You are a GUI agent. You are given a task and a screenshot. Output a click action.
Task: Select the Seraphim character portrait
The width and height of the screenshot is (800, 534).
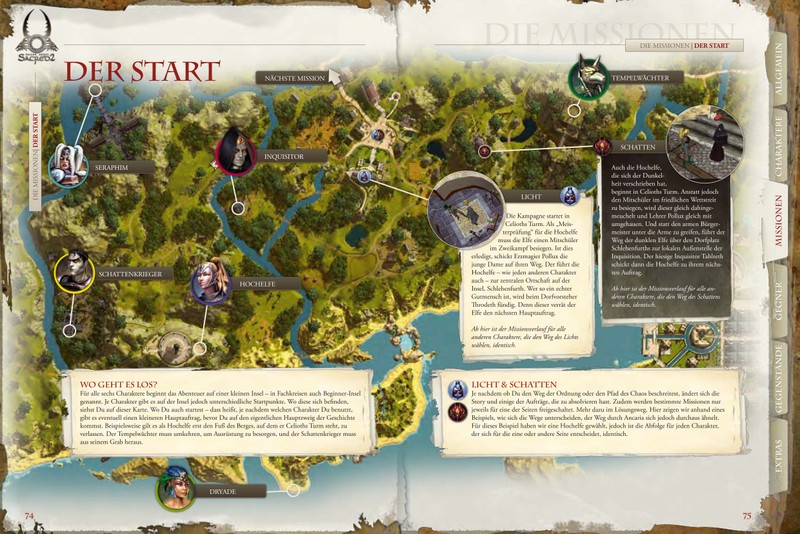(x=67, y=164)
